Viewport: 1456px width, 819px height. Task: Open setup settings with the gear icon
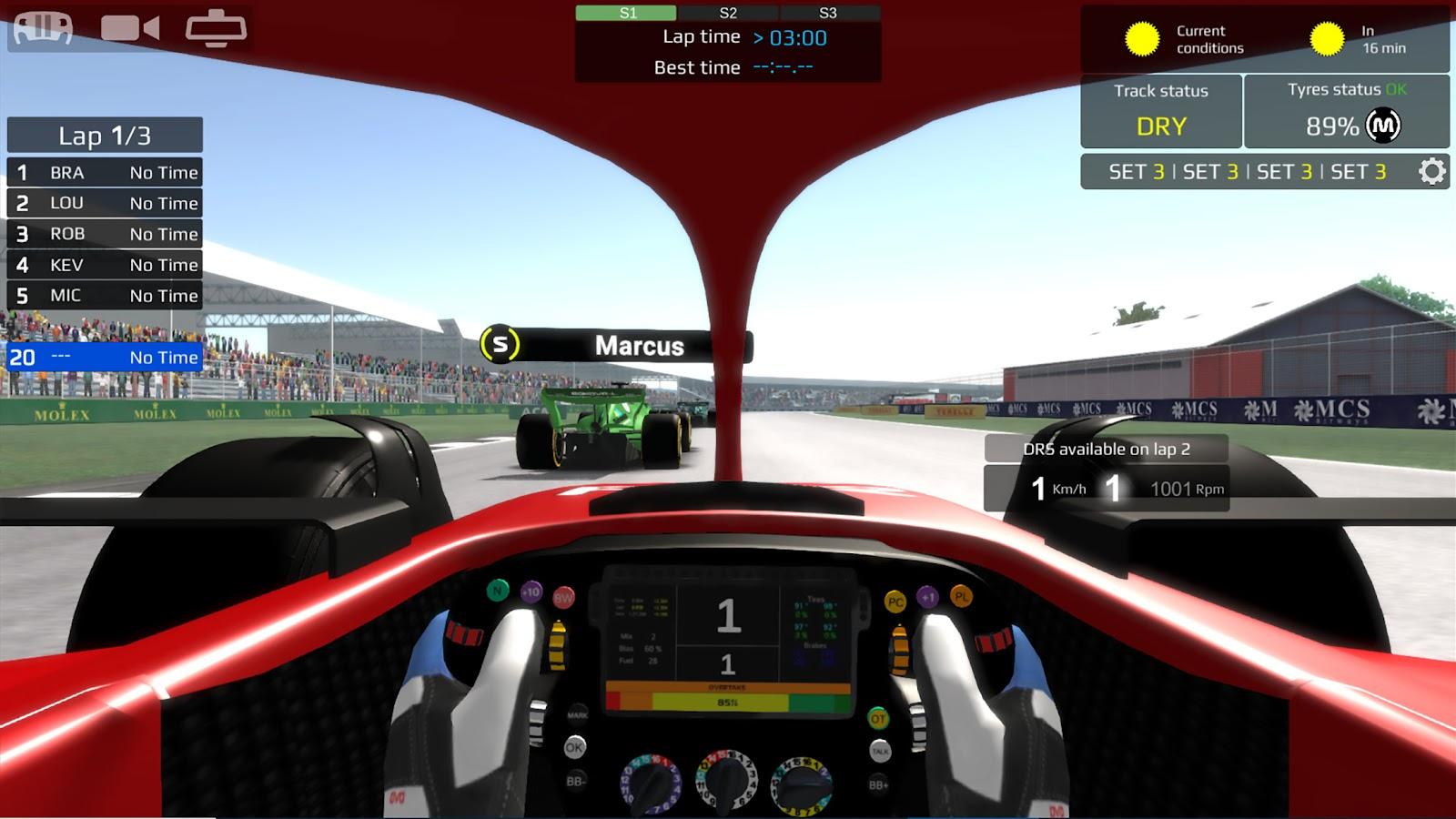tap(1431, 171)
